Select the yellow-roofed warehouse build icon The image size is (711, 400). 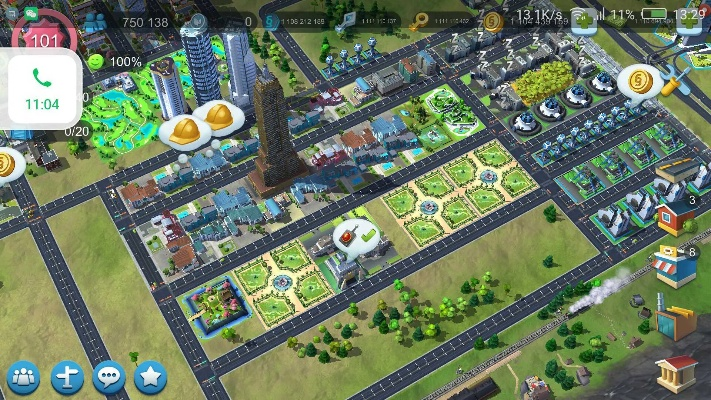676,172
